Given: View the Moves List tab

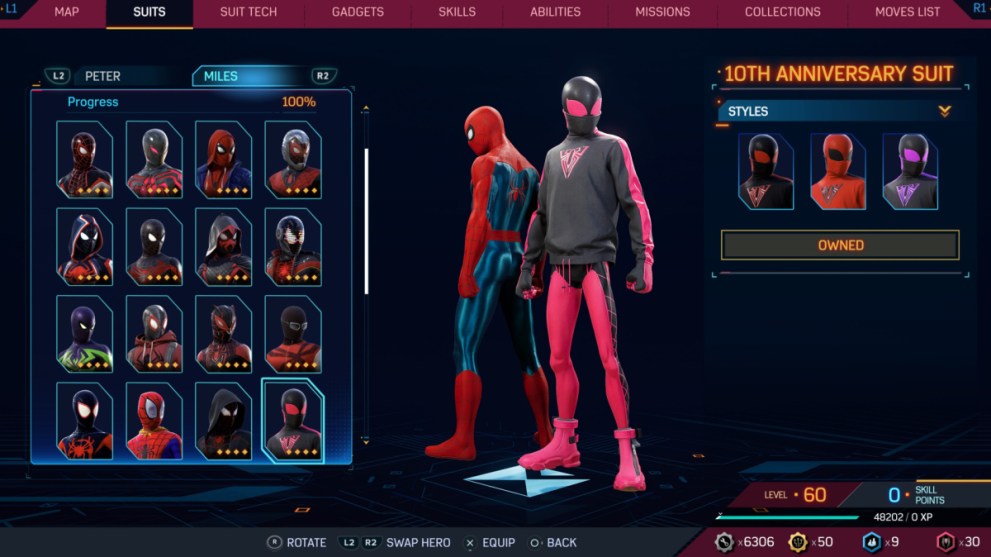Looking at the screenshot, I should [x=907, y=12].
